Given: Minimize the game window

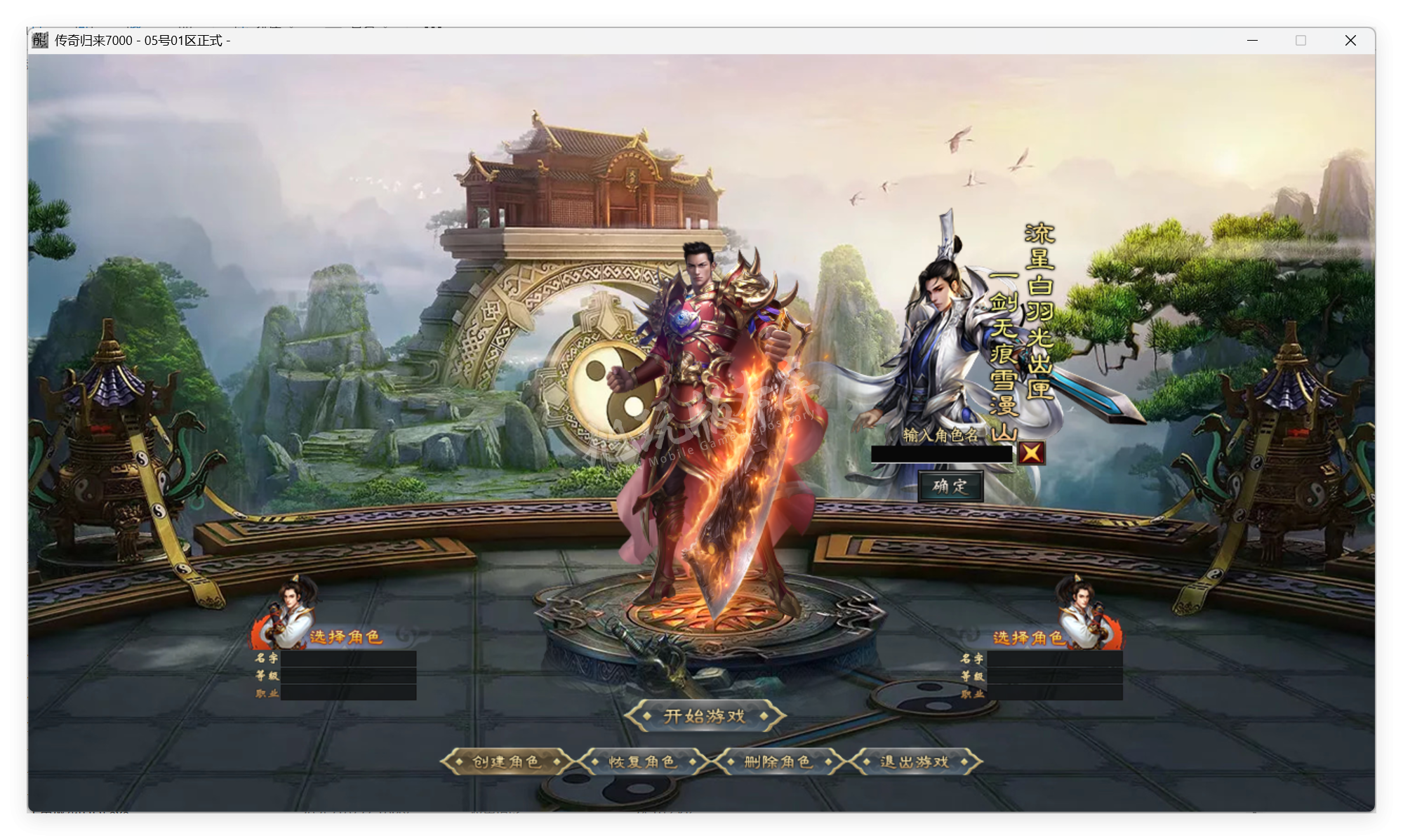Looking at the screenshot, I should tap(1251, 41).
